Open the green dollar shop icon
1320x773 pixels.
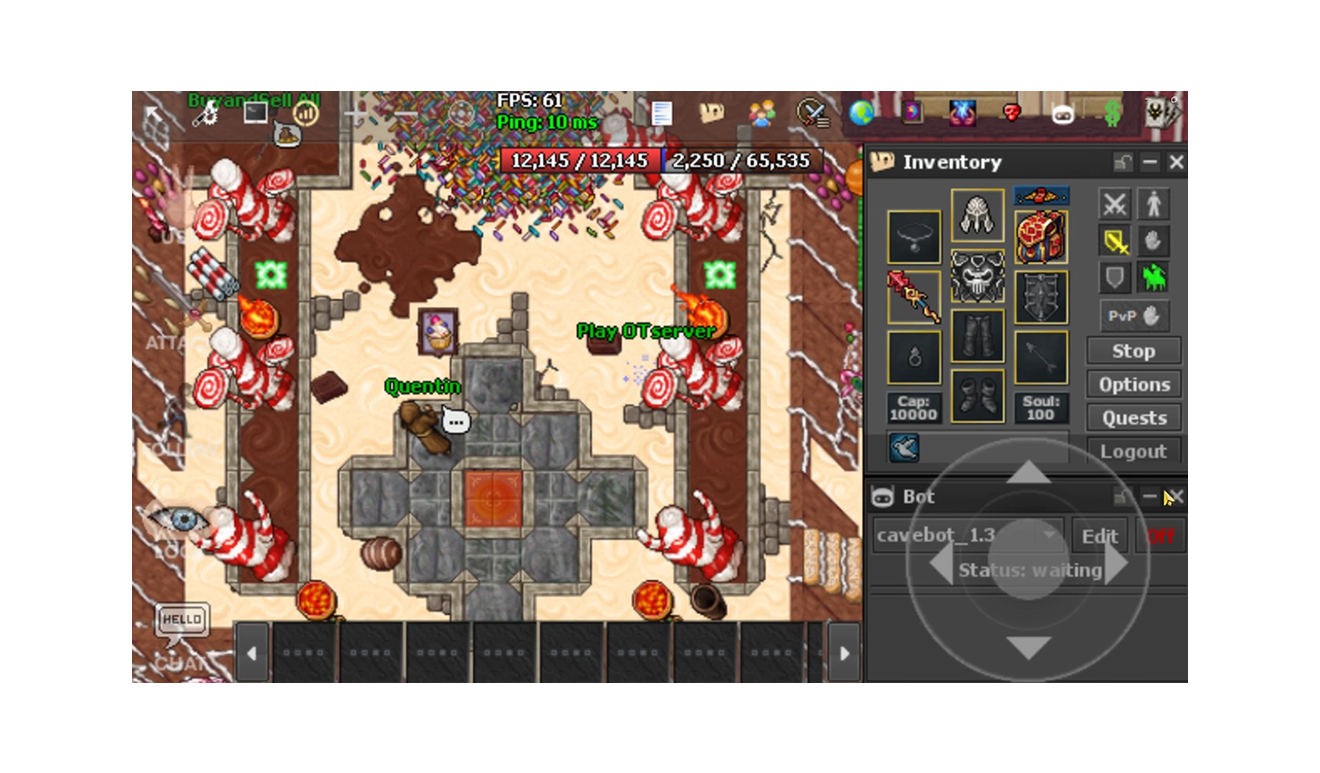tap(1112, 113)
